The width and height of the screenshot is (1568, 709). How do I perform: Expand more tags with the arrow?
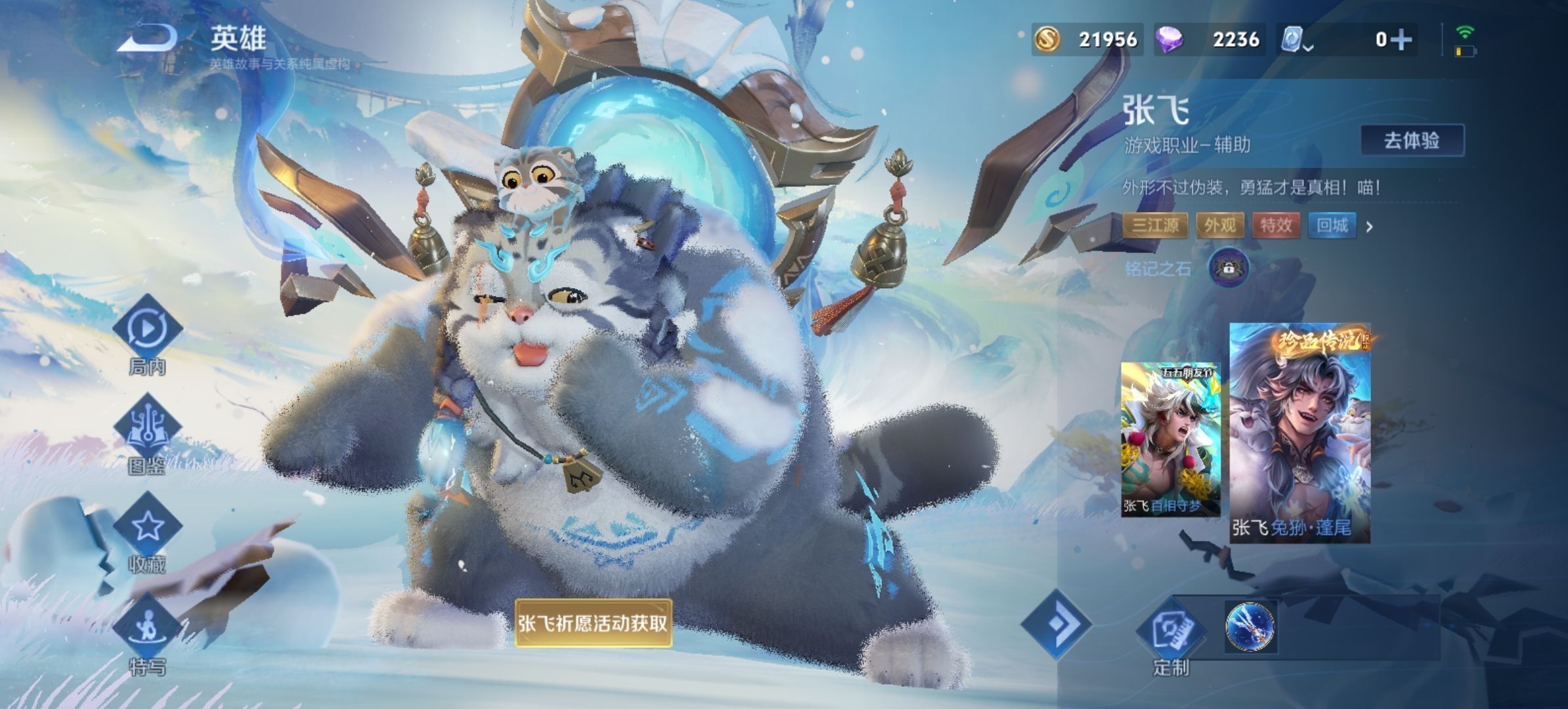click(1370, 227)
